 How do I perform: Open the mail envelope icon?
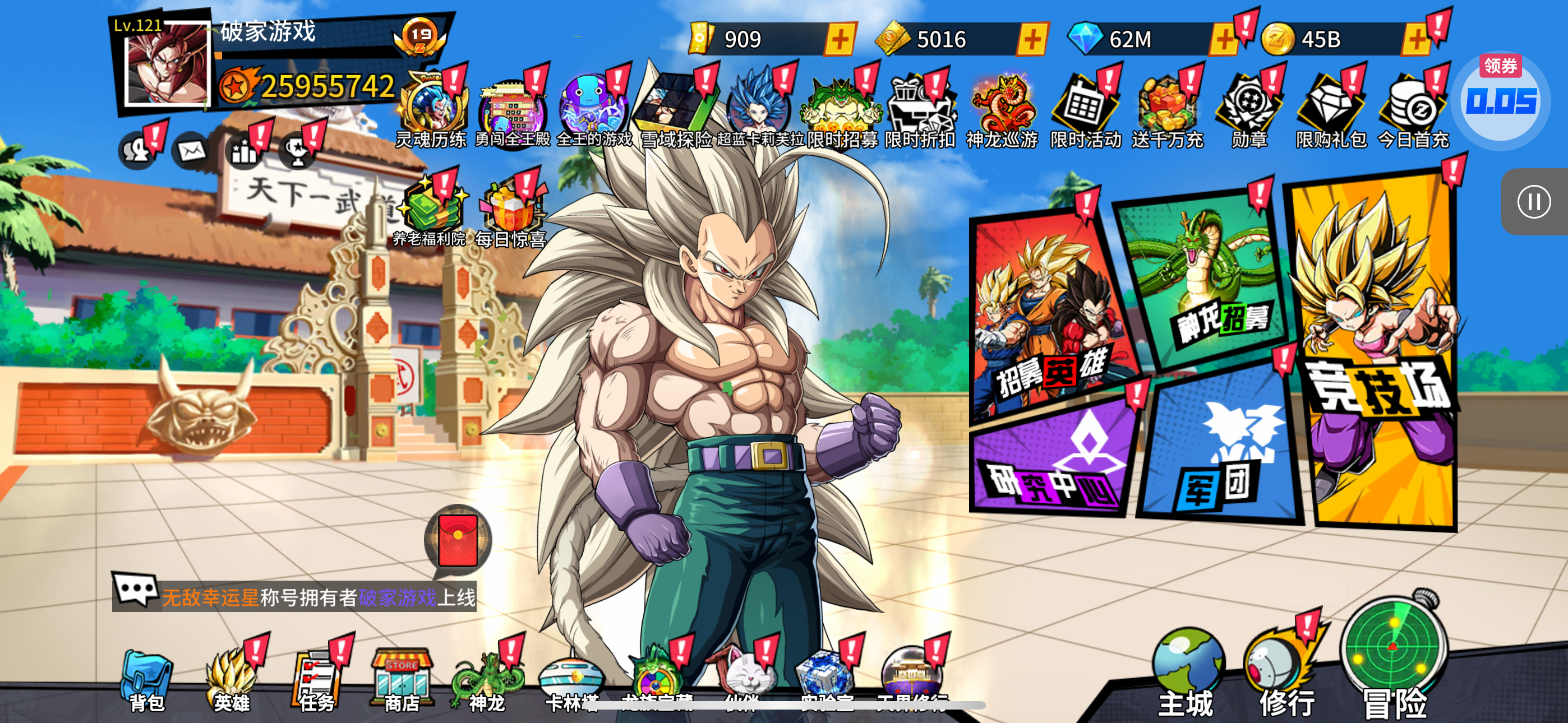(x=192, y=150)
